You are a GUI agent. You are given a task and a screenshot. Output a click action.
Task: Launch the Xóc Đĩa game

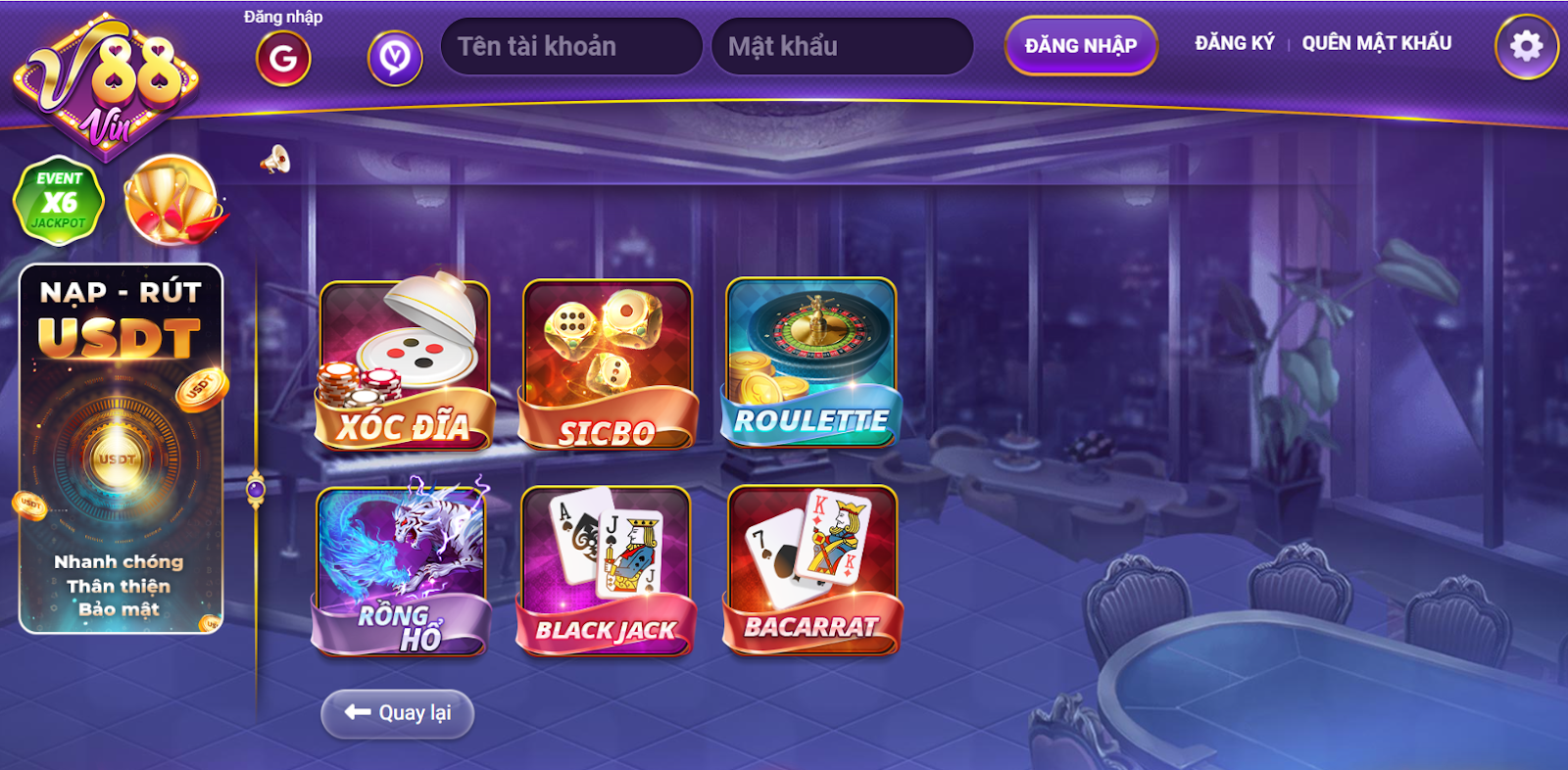[x=405, y=365]
